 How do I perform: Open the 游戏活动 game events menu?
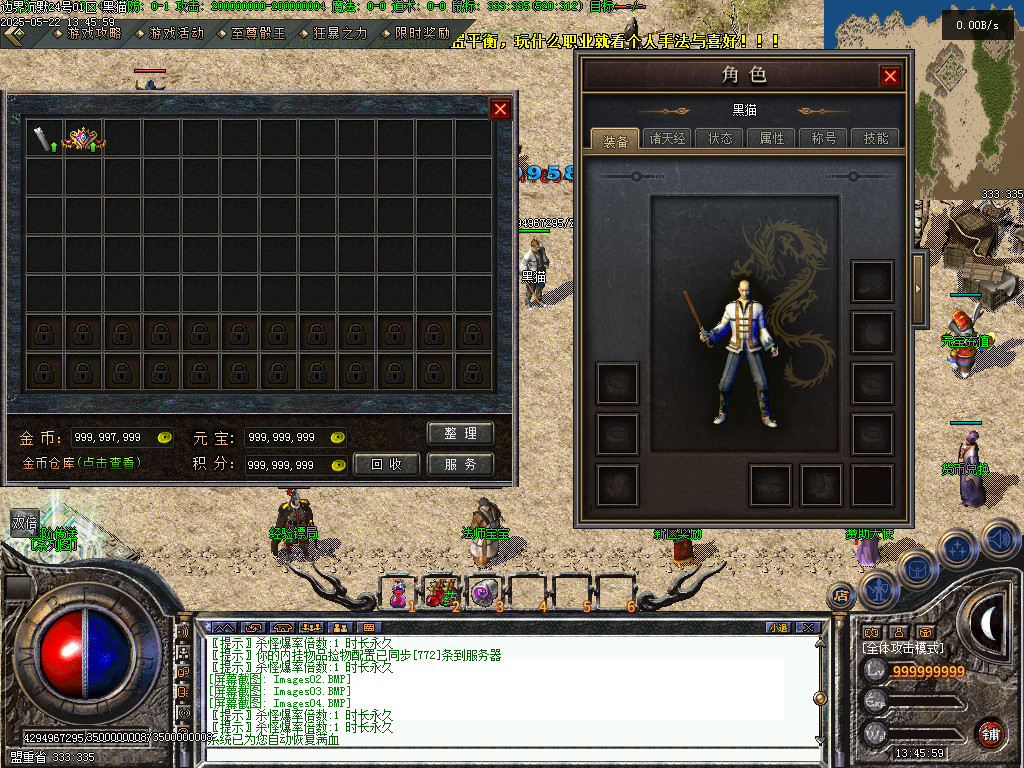[x=176, y=33]
